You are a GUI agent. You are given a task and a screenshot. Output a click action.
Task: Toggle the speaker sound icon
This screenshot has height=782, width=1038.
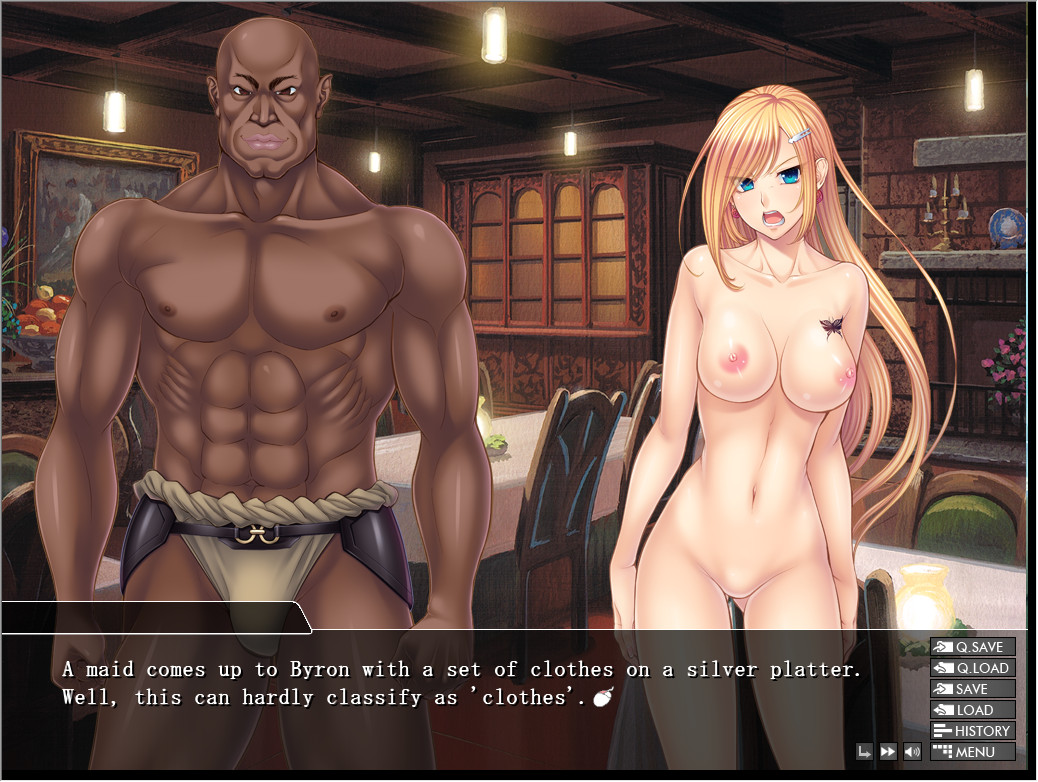coord(912,752)
